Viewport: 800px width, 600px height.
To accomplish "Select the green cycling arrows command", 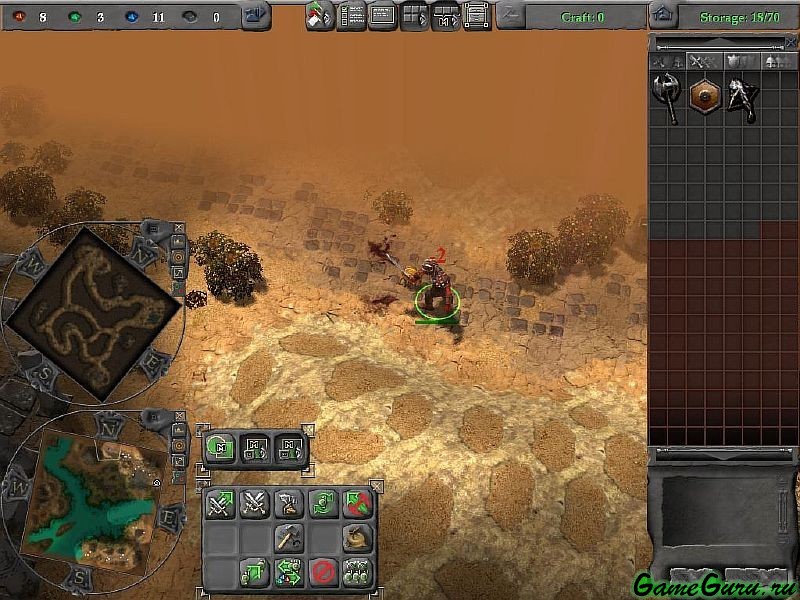I will (323, 503).
